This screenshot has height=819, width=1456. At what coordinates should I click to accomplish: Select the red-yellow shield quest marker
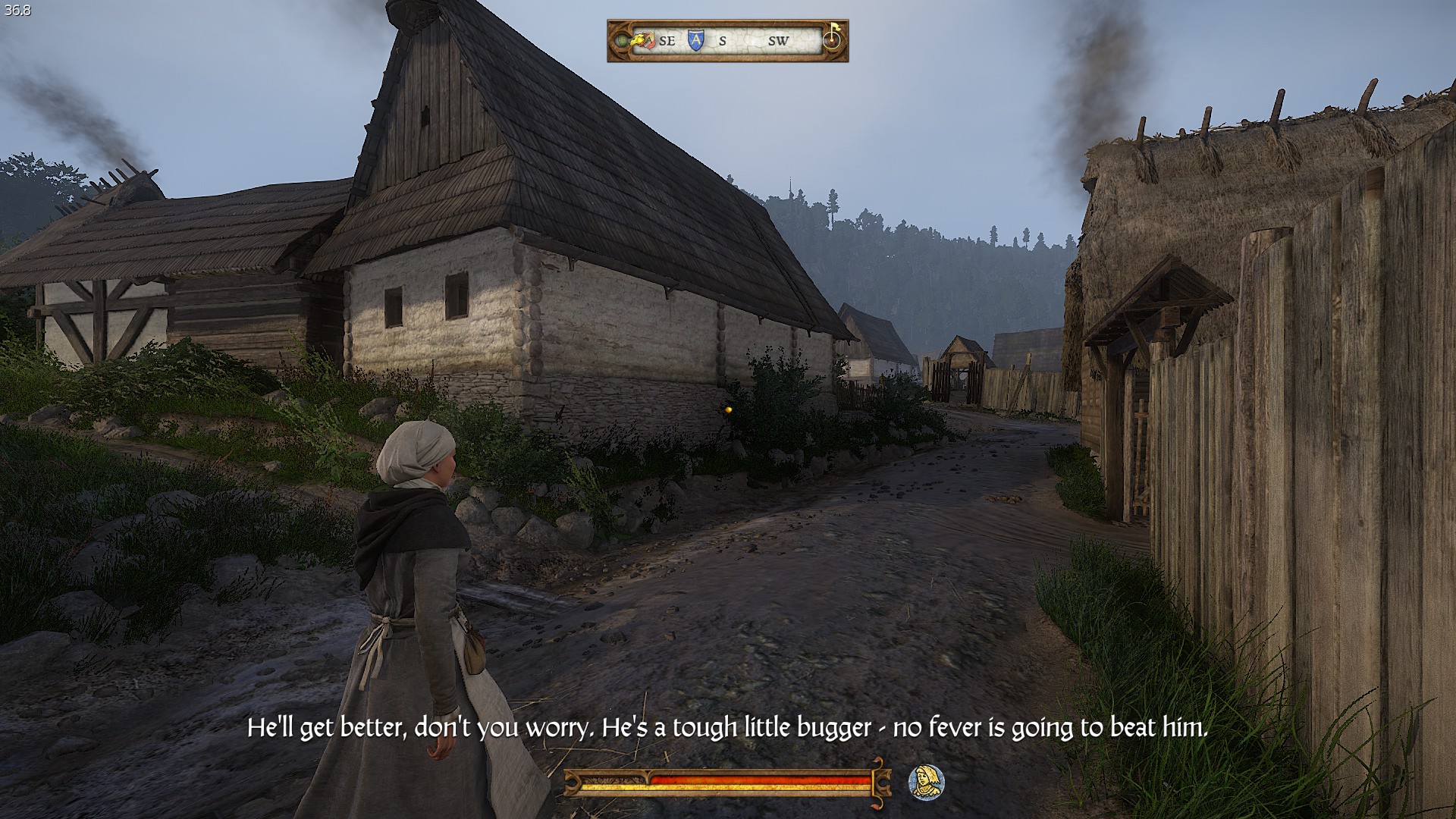(x=649, y=42)
